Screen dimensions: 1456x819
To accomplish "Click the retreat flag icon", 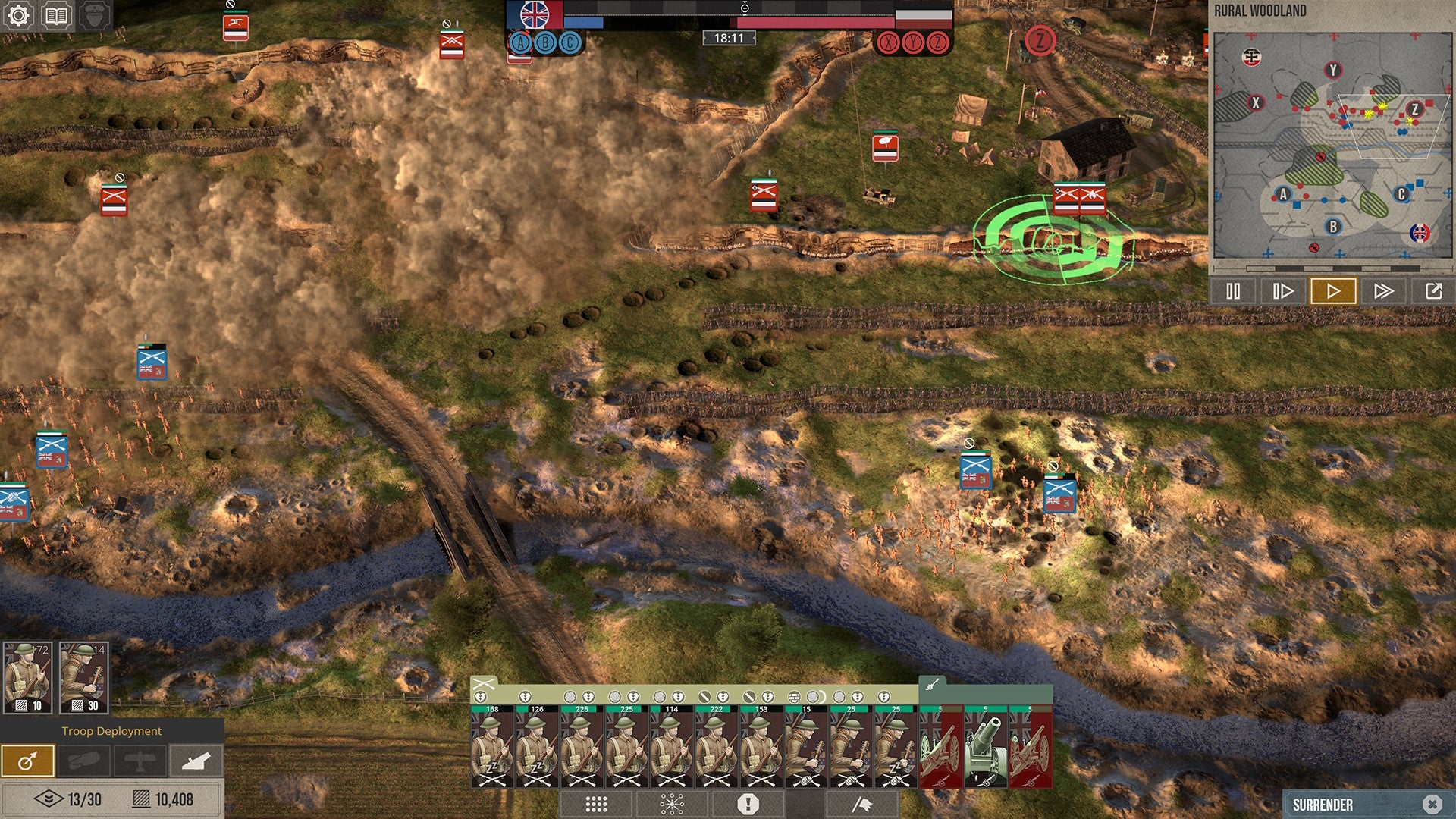I will [862, 804].
